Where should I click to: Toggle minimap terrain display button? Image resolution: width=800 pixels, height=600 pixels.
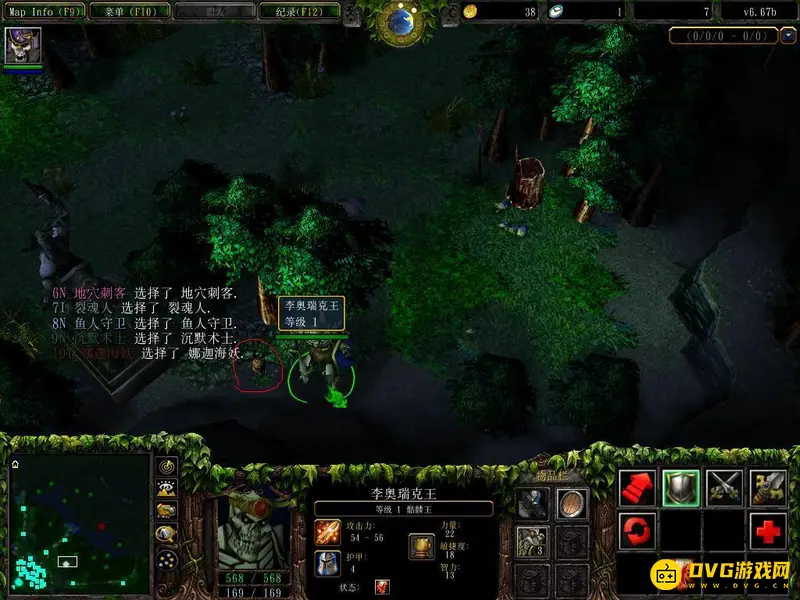(x=167, y=489)
